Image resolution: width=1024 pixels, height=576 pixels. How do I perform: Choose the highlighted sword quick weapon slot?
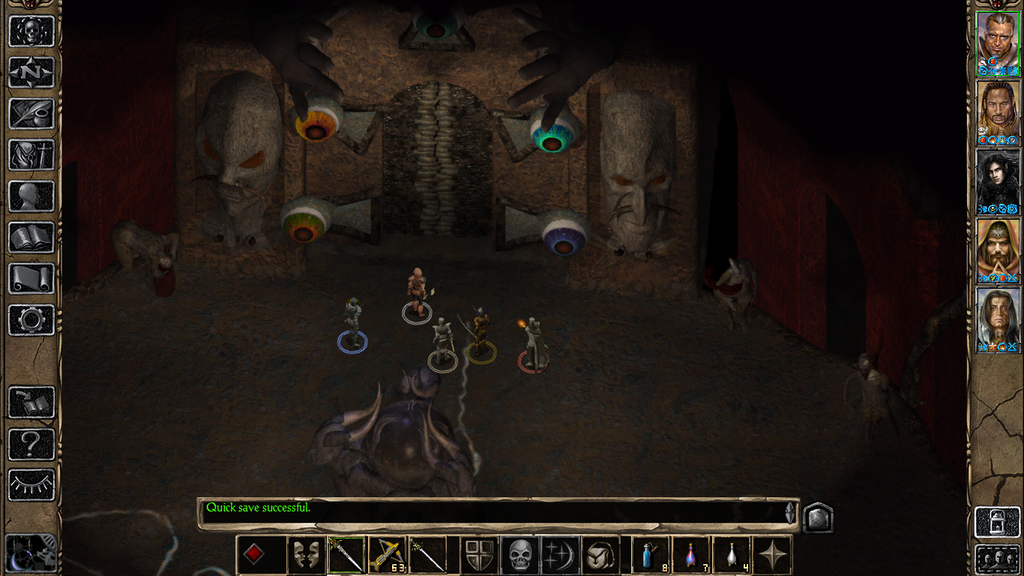[347, 554]
